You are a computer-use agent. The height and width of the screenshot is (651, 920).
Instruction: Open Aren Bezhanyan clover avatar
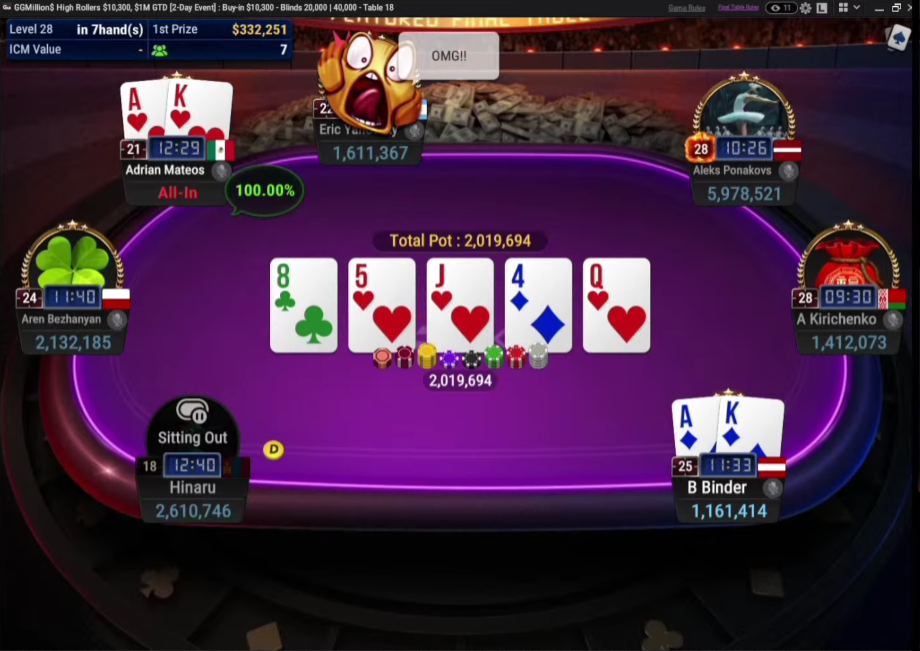tap(72, 262)
